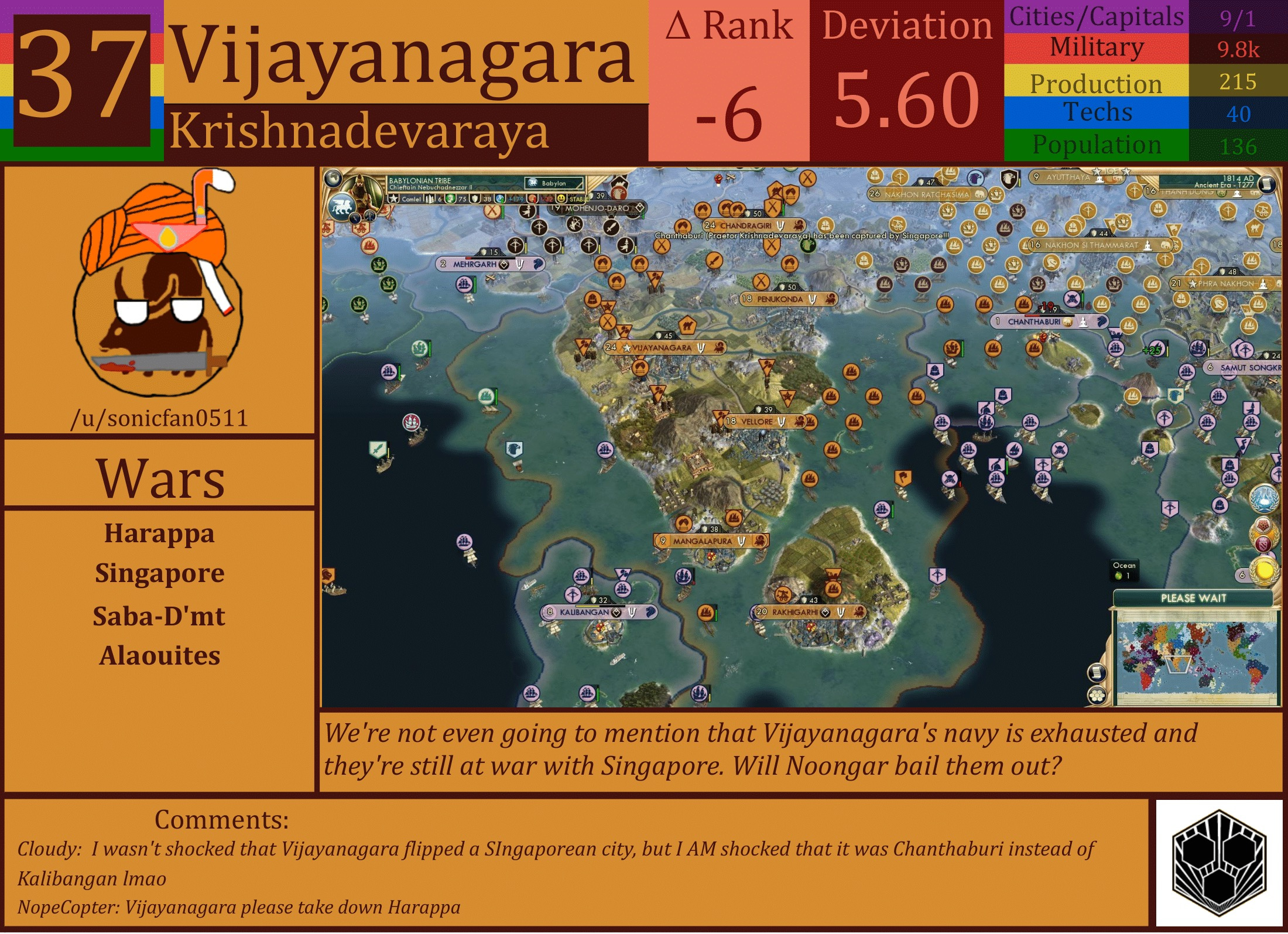
Task: Click the Ocean tile yield info box
Action: tap(1125, 569)
